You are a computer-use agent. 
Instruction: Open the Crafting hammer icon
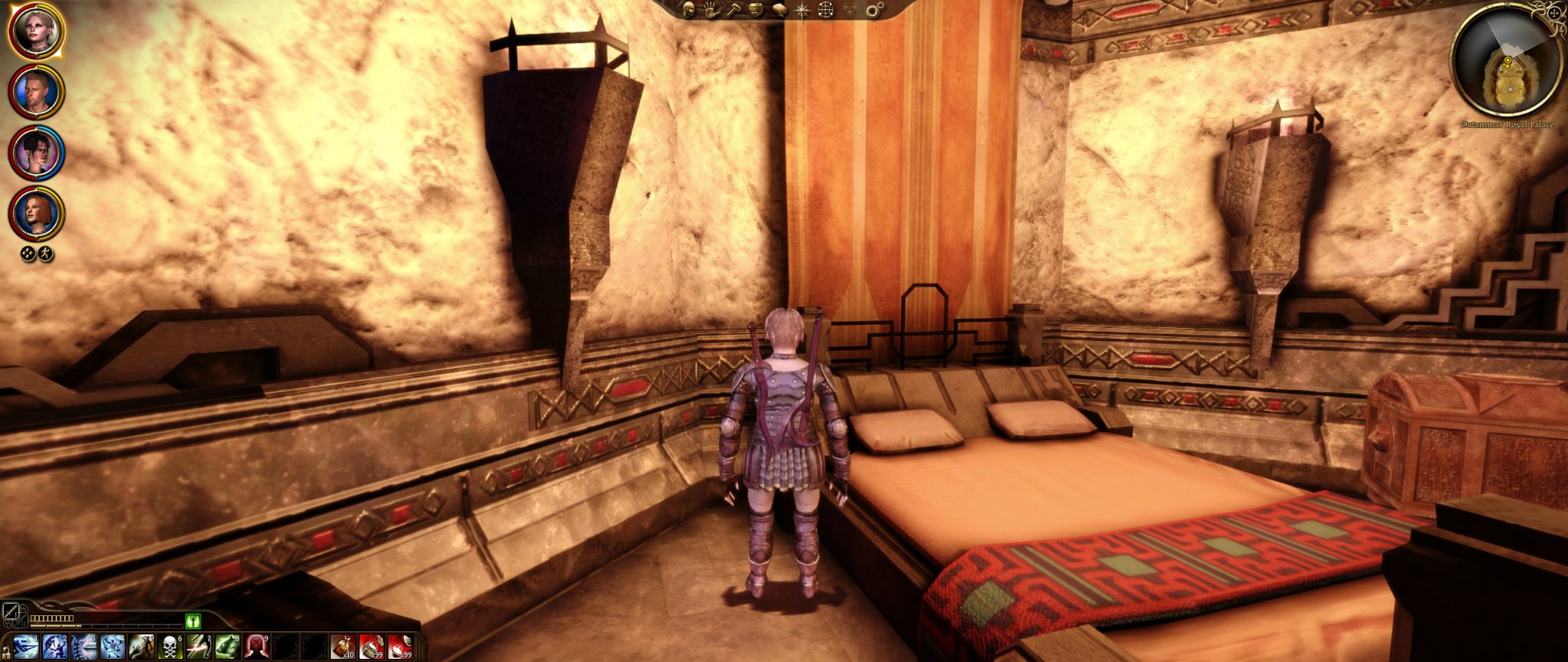(x=733, y=10)
